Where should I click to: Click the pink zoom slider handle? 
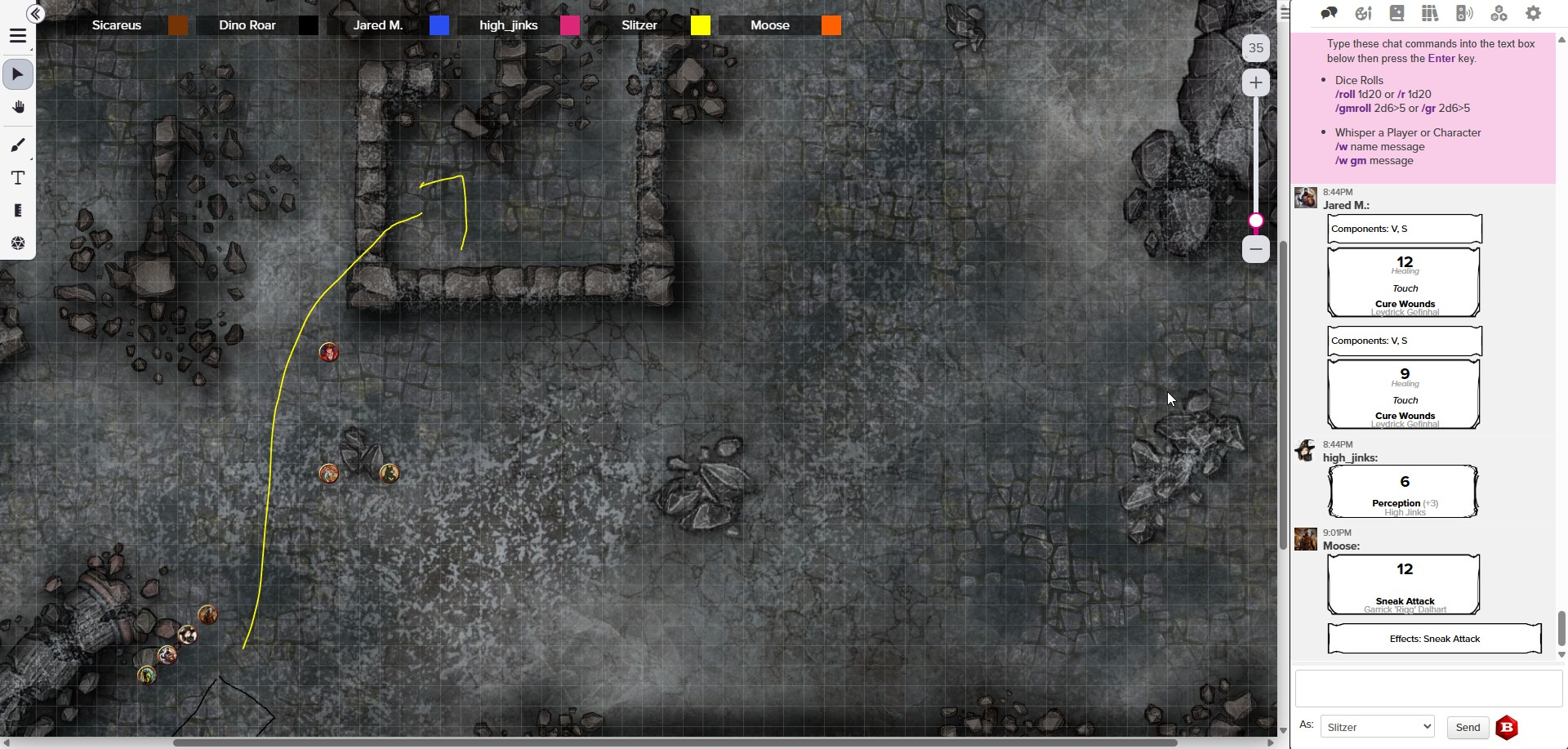point(1256,221)
